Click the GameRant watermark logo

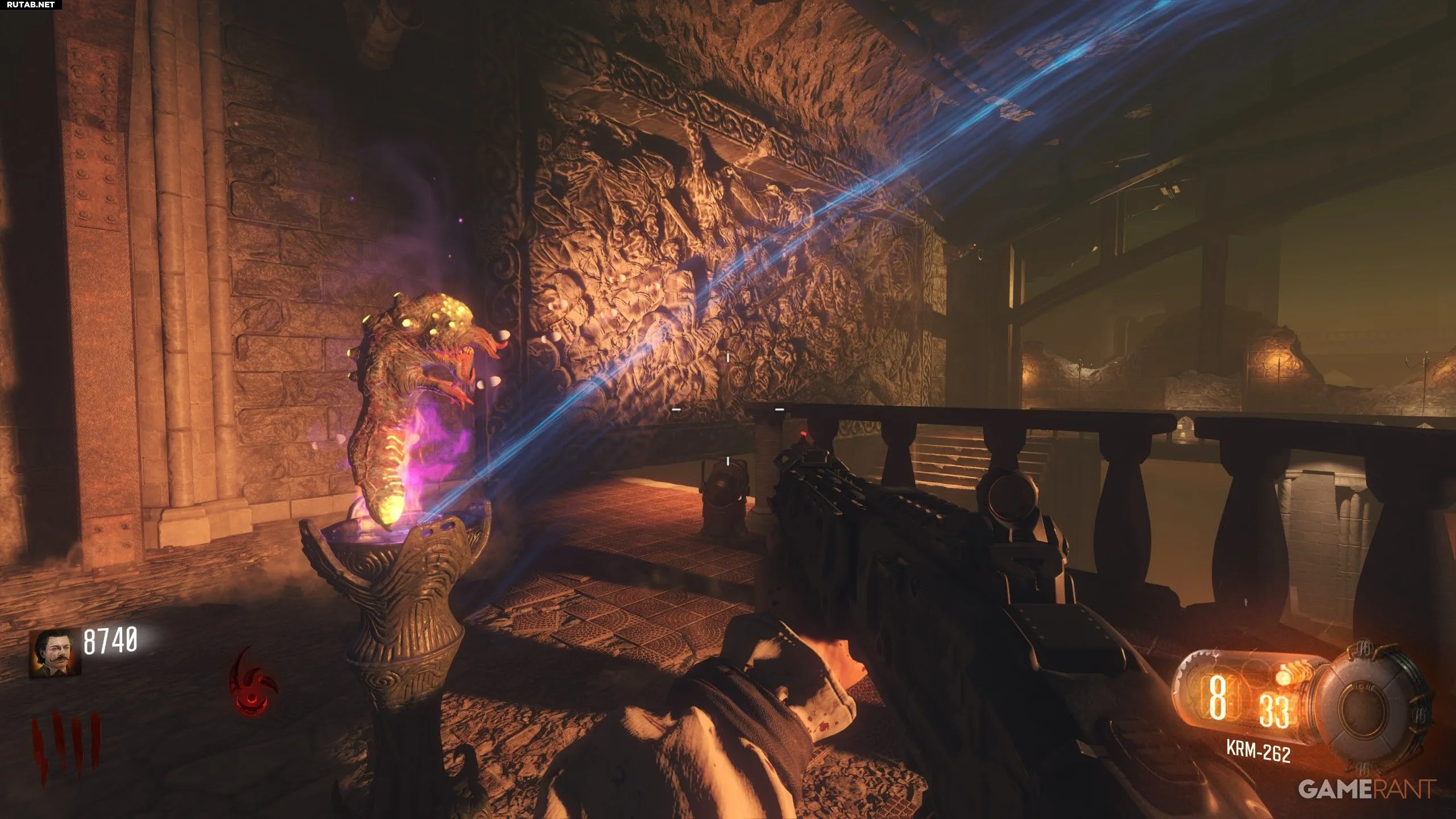point(1366,788)
